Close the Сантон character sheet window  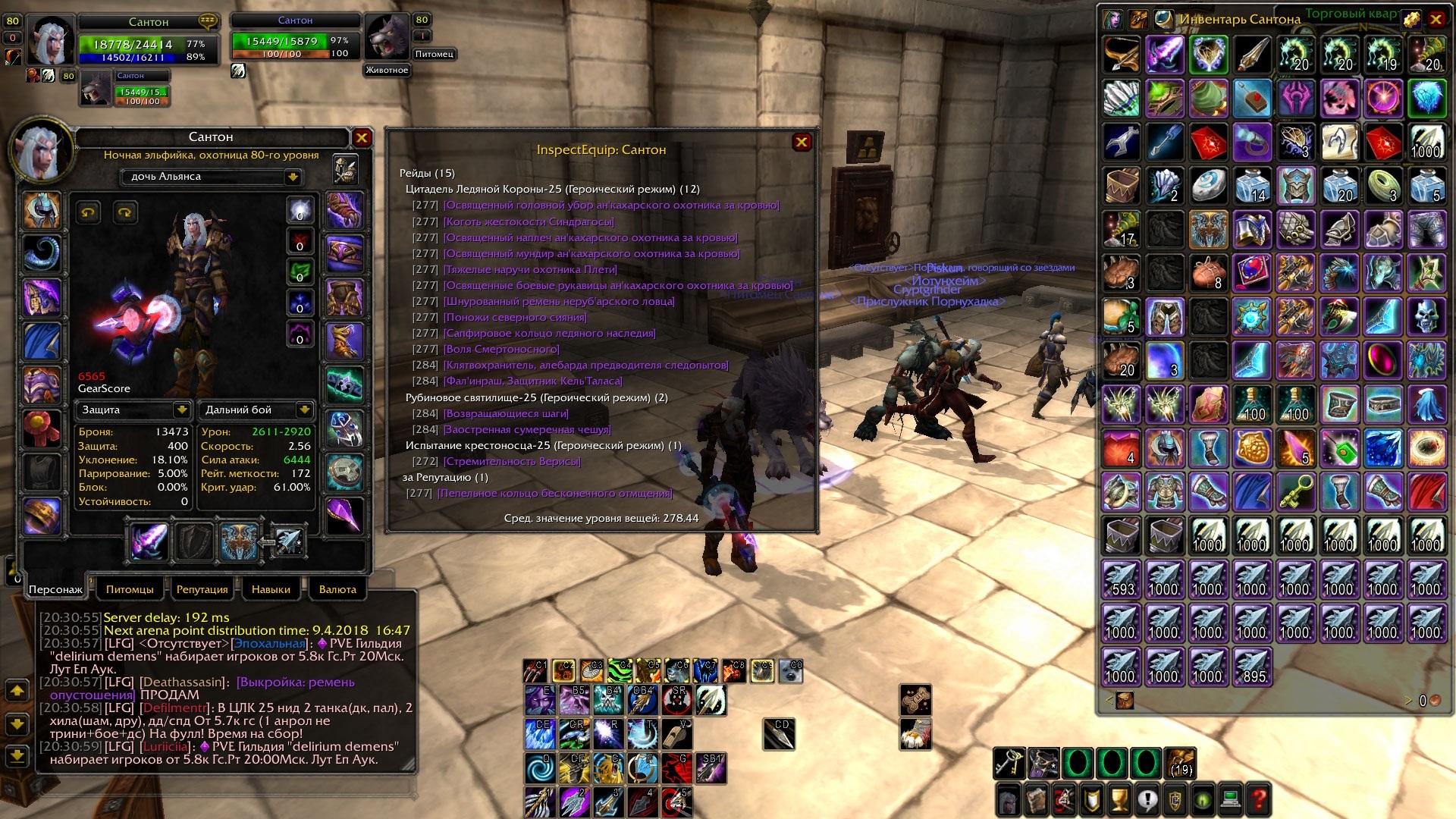click(362, 137)
